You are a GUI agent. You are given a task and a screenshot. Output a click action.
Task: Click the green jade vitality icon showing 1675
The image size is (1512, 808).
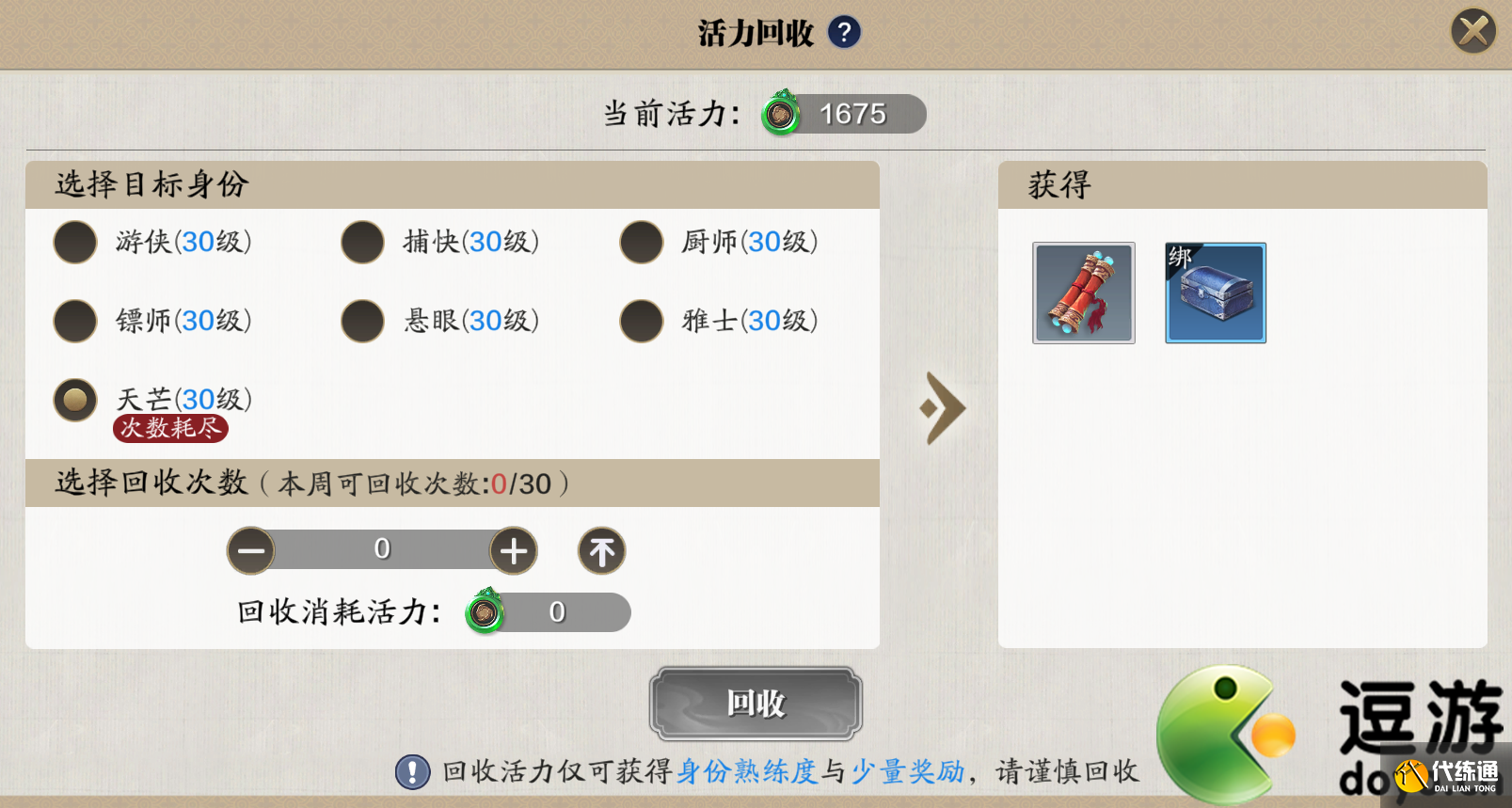pyautogui.click(x=781, y=114)
